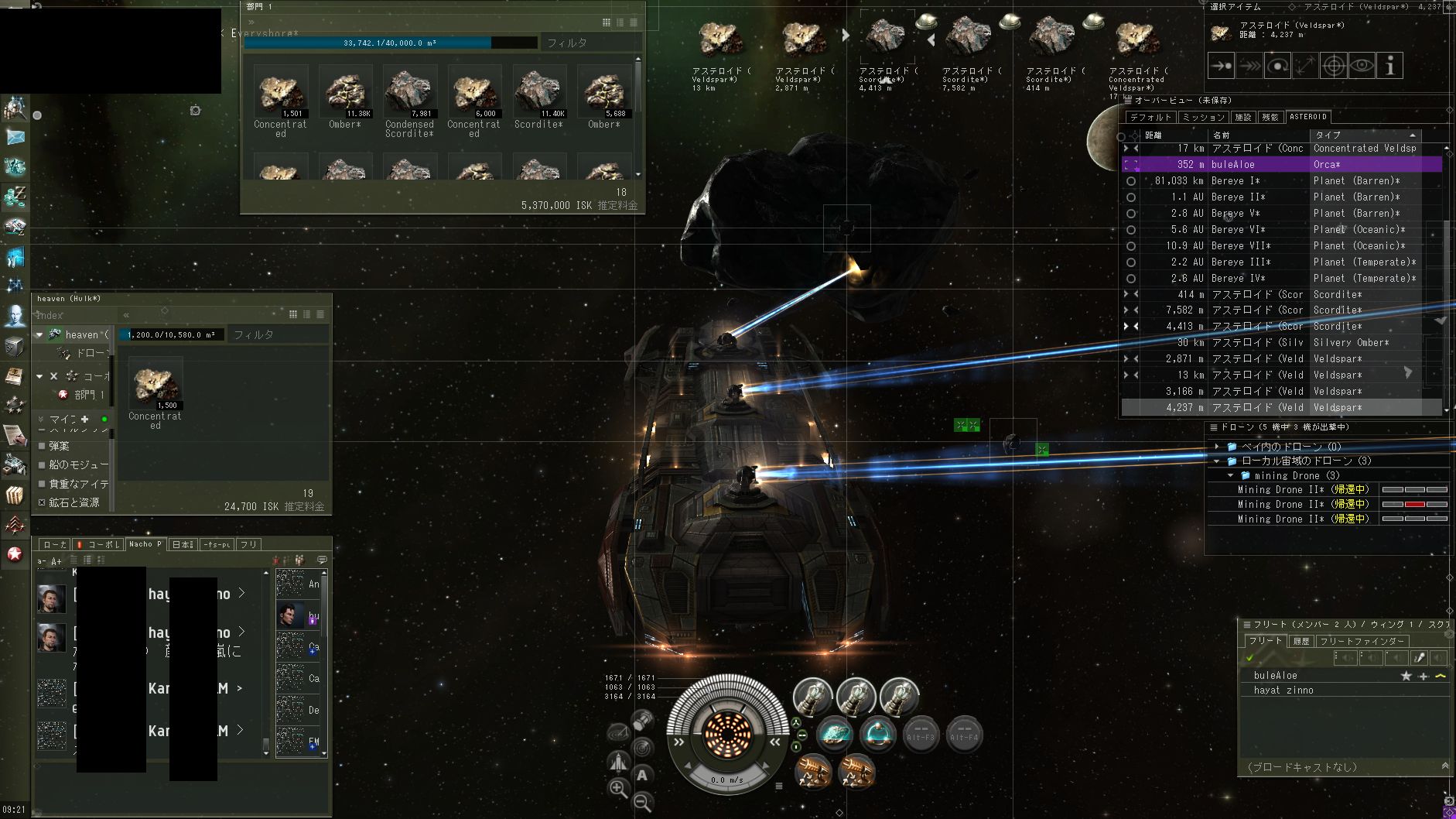Open the 鉱石と資源 cargo filter
1456x819 pixels.
[x=73, y=502]
